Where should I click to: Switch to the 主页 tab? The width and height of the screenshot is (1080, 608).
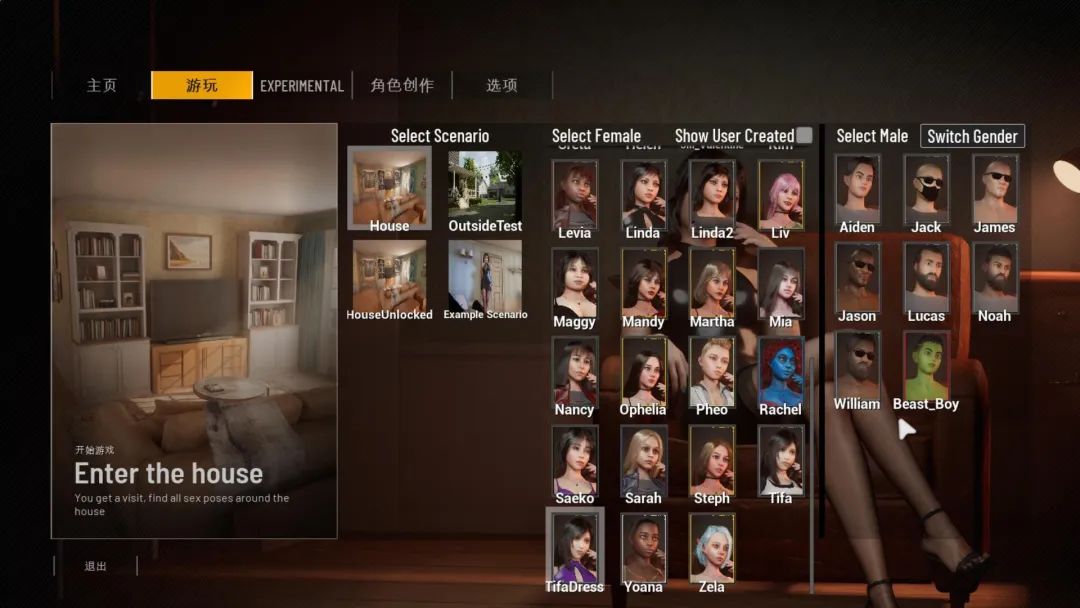101,86
